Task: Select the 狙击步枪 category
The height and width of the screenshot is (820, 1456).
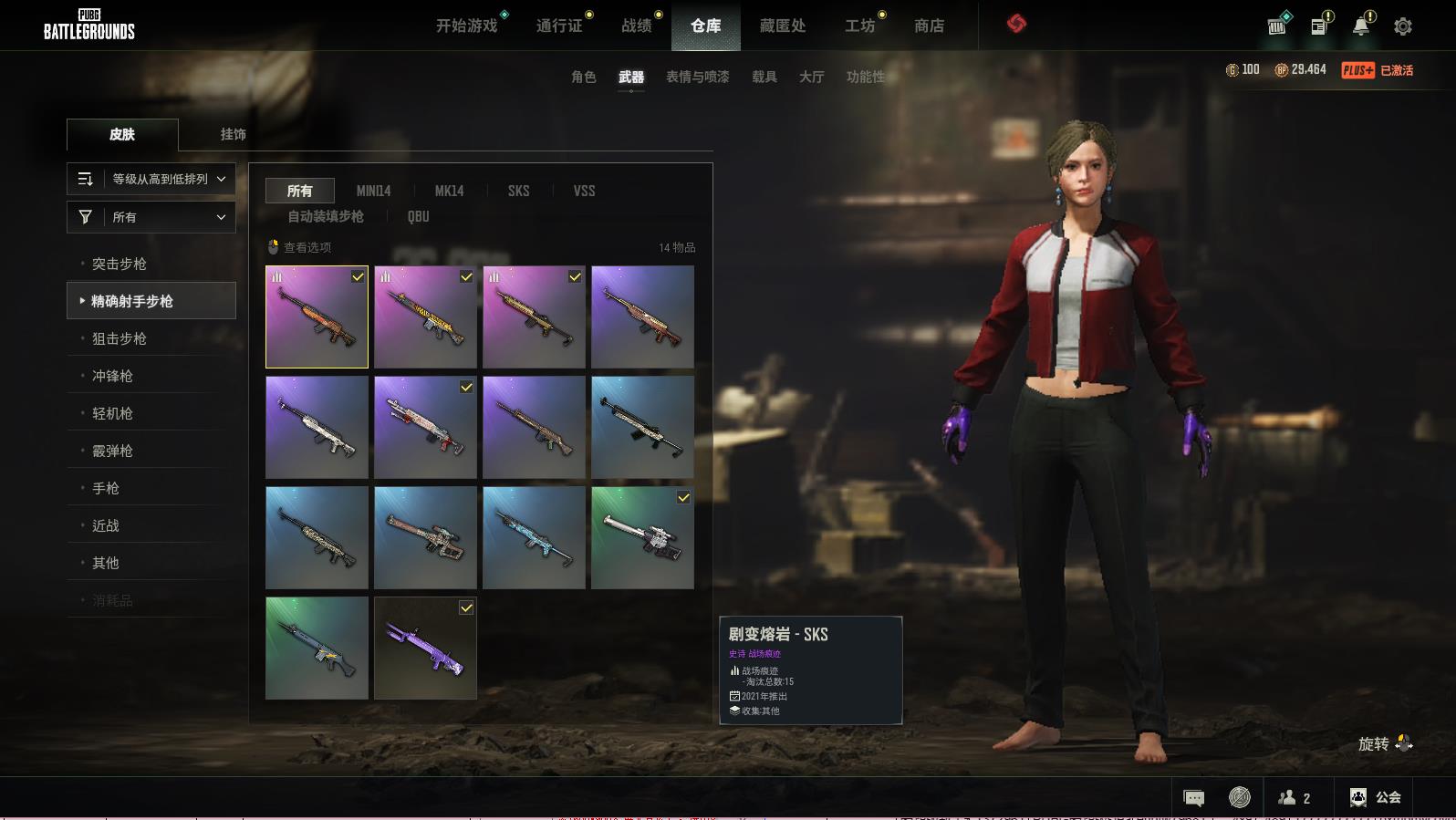Action: click(120, 338)
